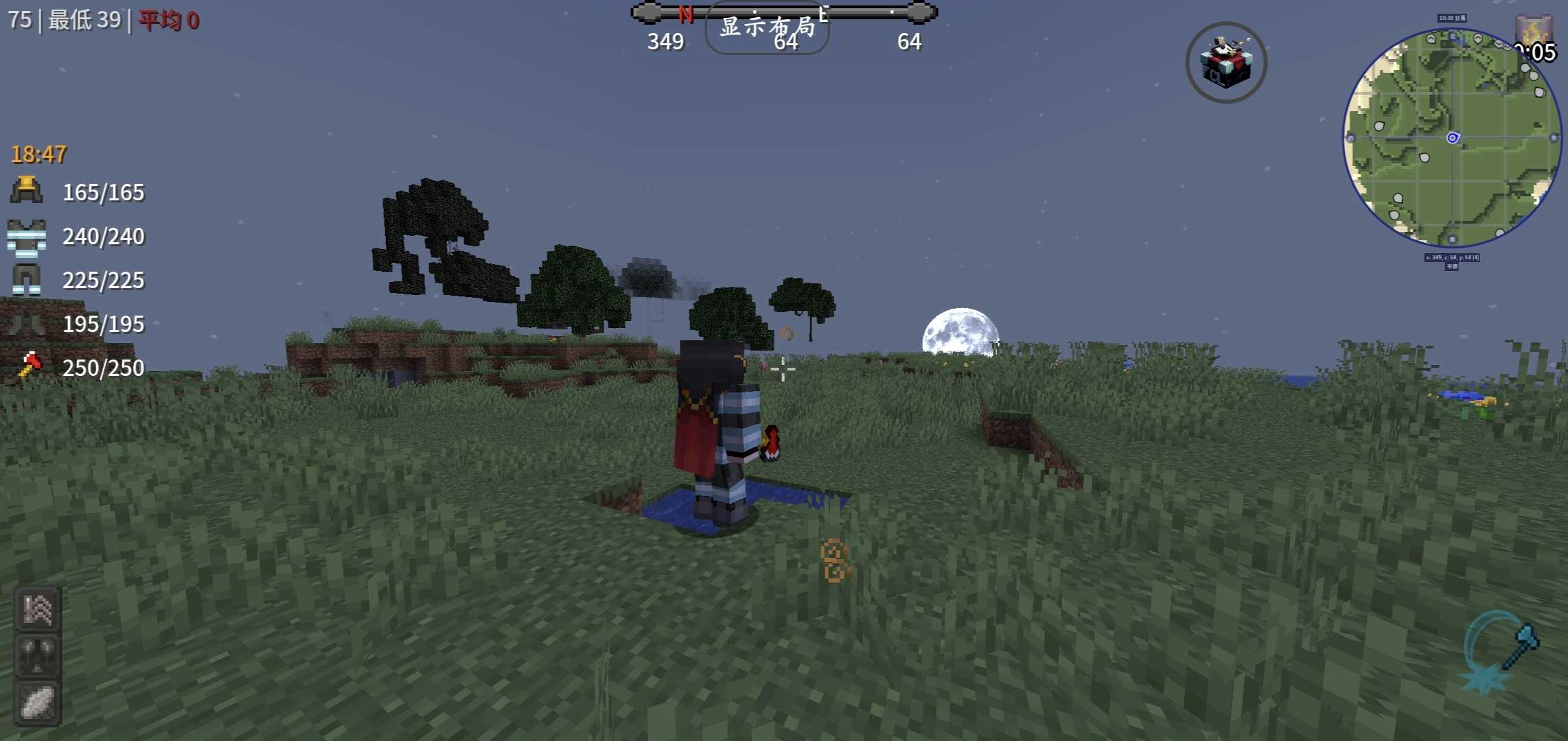Select the dark twin-flask slot icon
This screenshot has height=741, width=1568.
point(38,656)
